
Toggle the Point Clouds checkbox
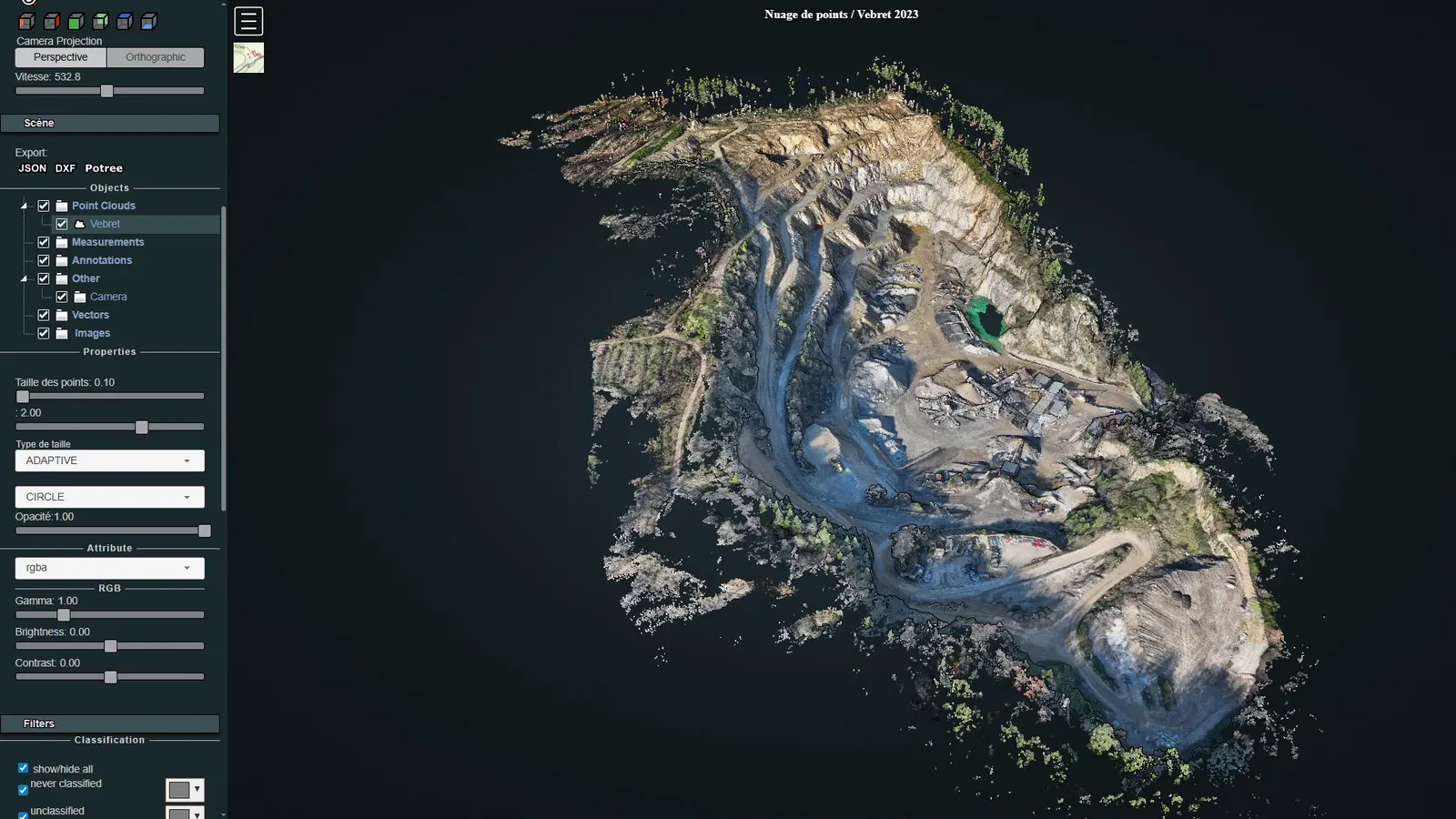[x=44, y=206]
